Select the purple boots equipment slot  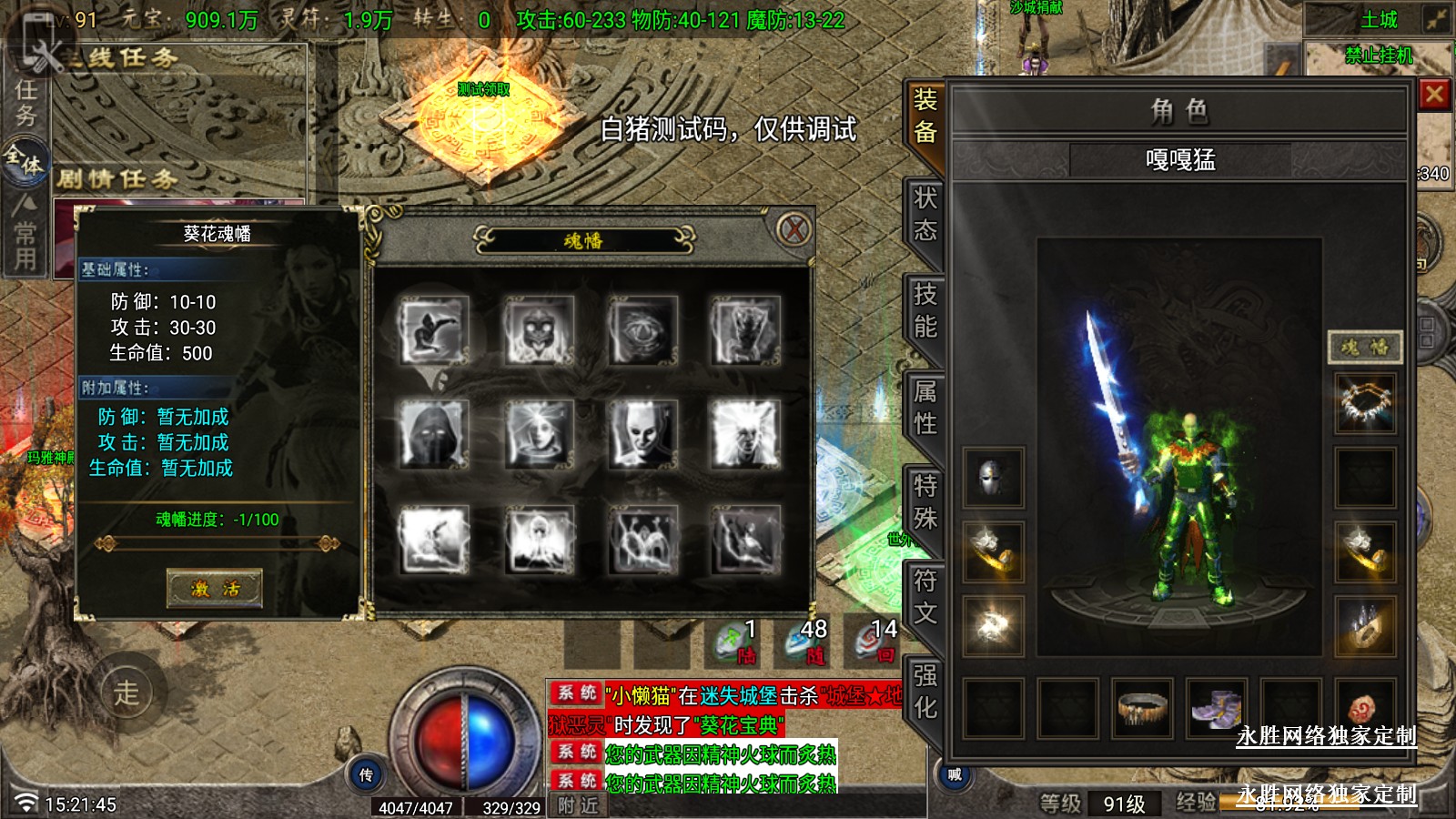pos(1216,707)
